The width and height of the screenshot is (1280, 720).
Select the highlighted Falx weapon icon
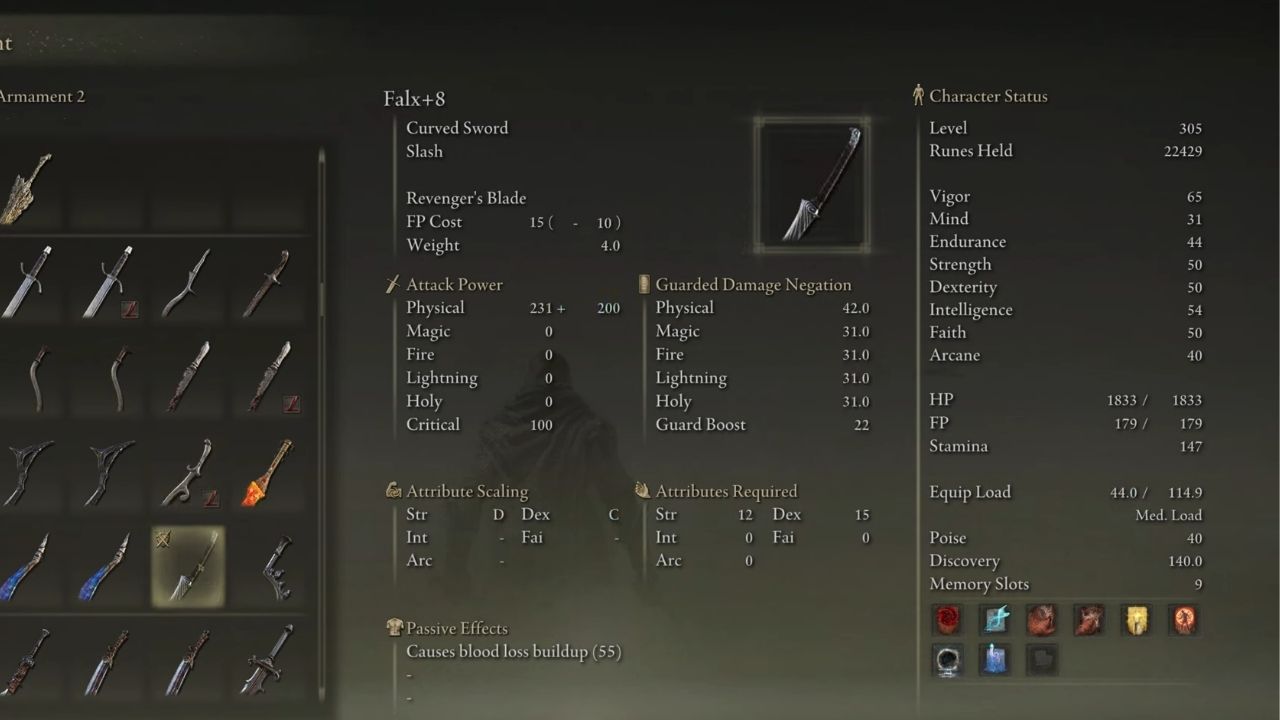tap(188, 565)
